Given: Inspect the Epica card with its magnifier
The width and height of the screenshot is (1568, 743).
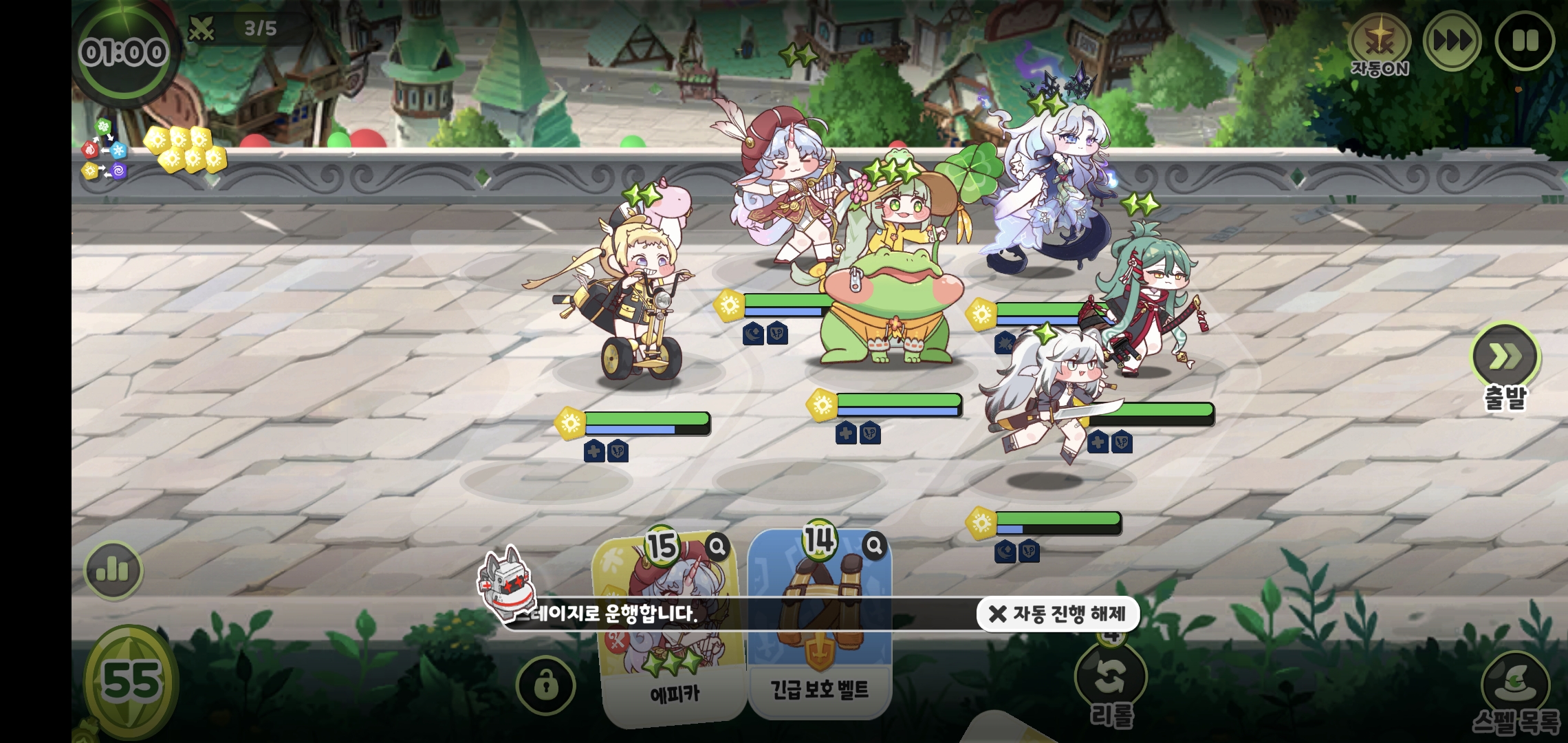Looking at the screenshot, I should click(717, 547).
